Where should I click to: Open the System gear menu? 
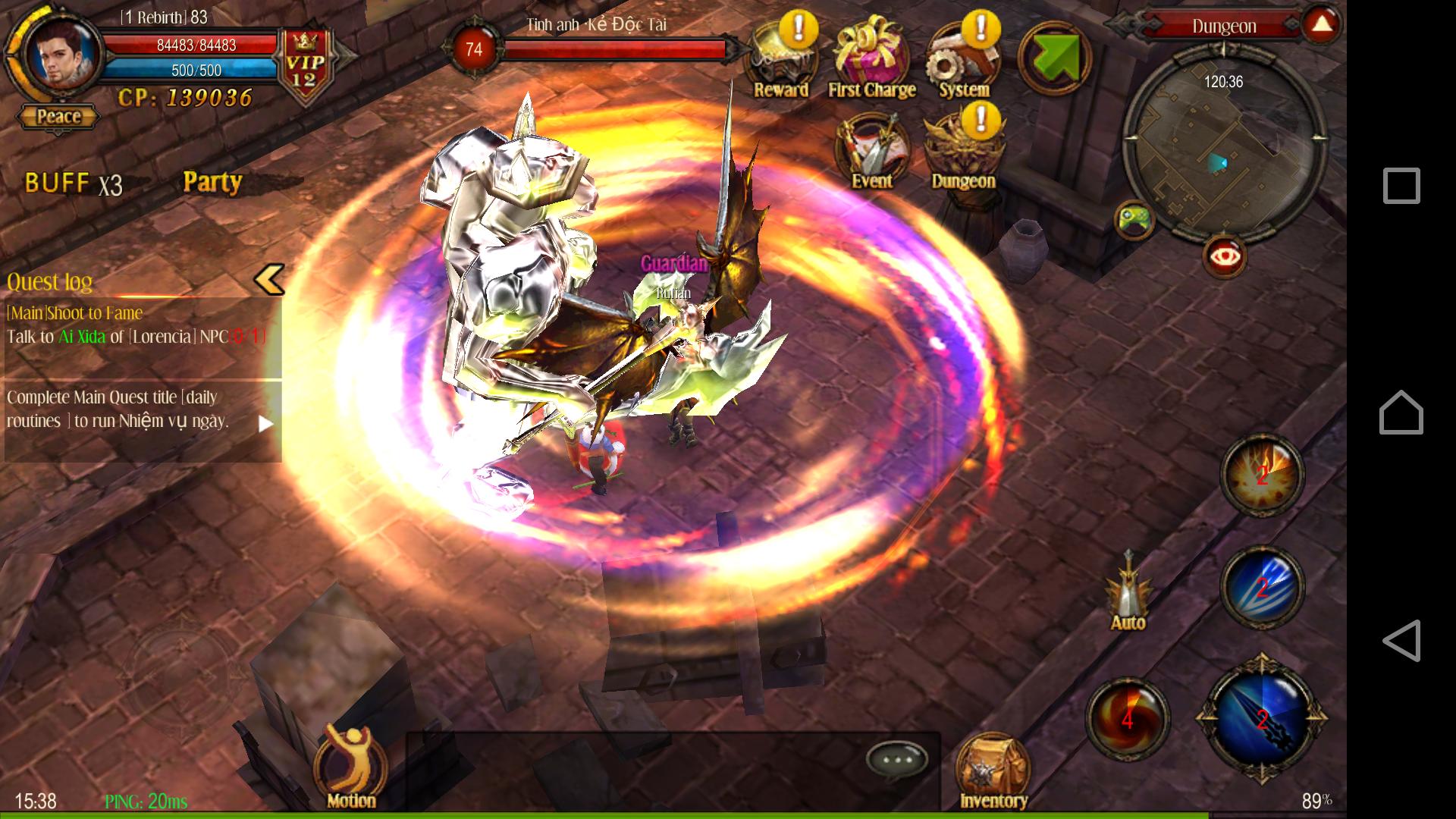click(x=963, y=62)
